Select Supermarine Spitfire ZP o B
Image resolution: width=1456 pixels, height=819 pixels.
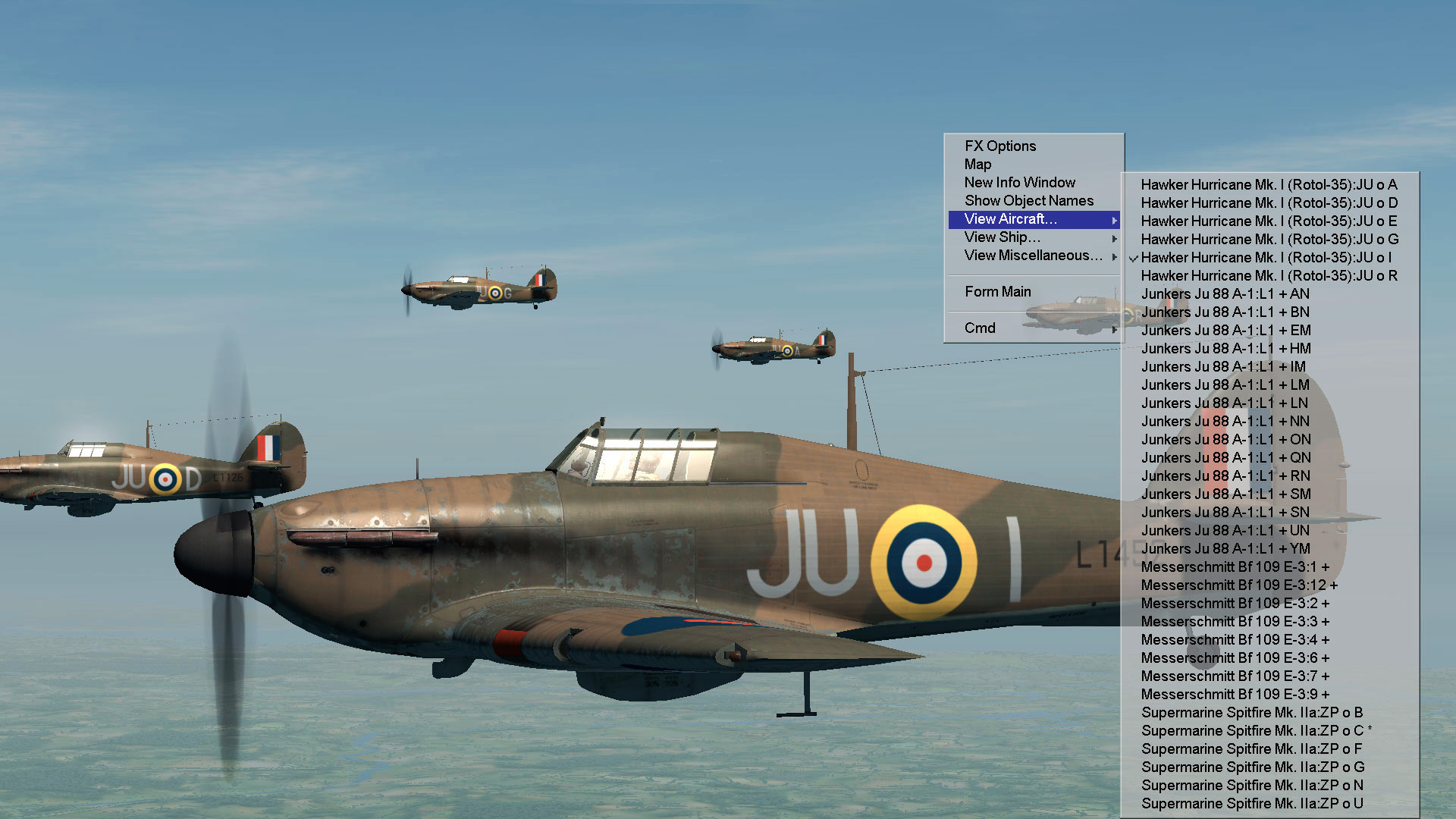pos(1251,713)
